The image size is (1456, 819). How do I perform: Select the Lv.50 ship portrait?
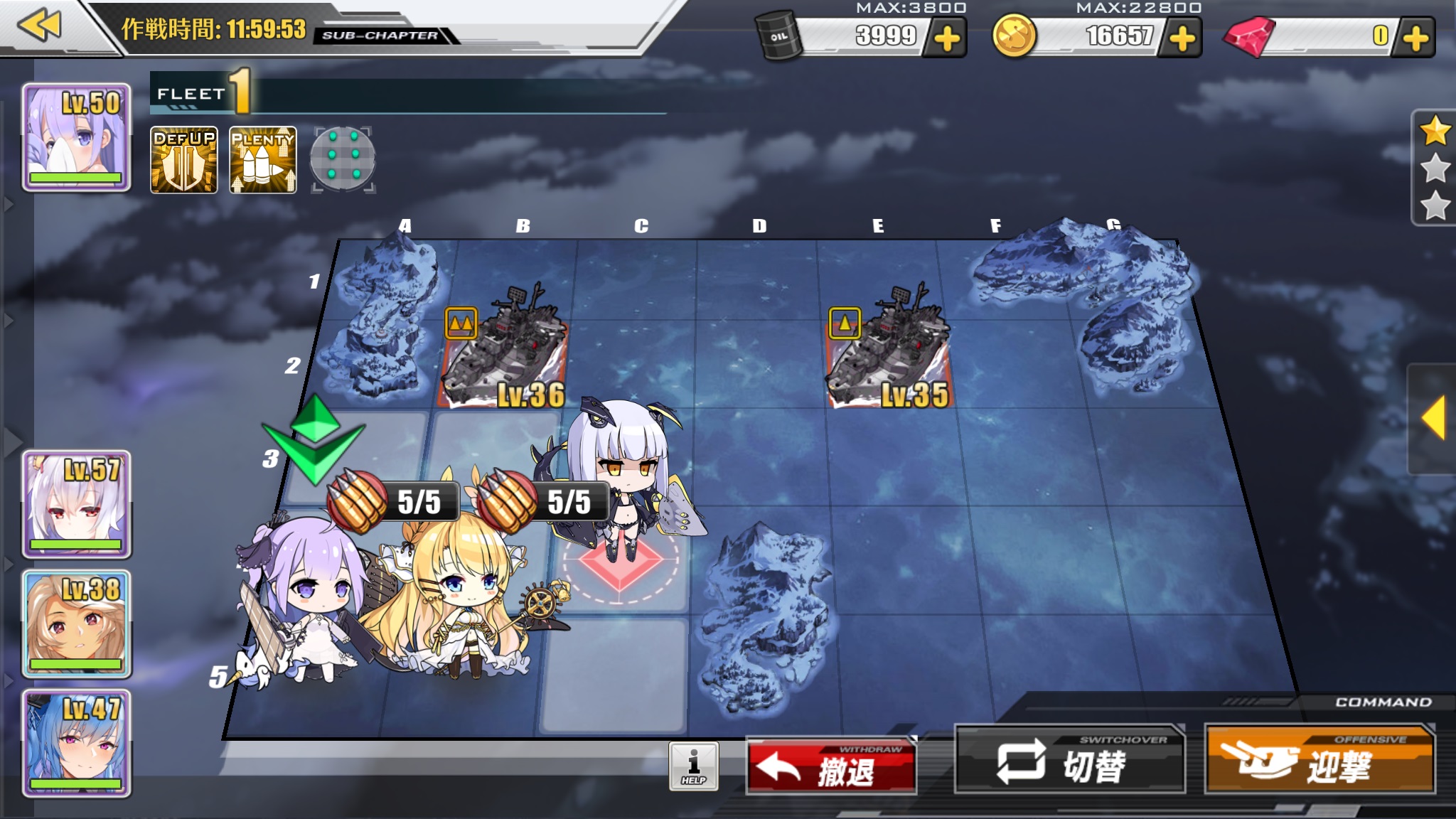(77, 137)
